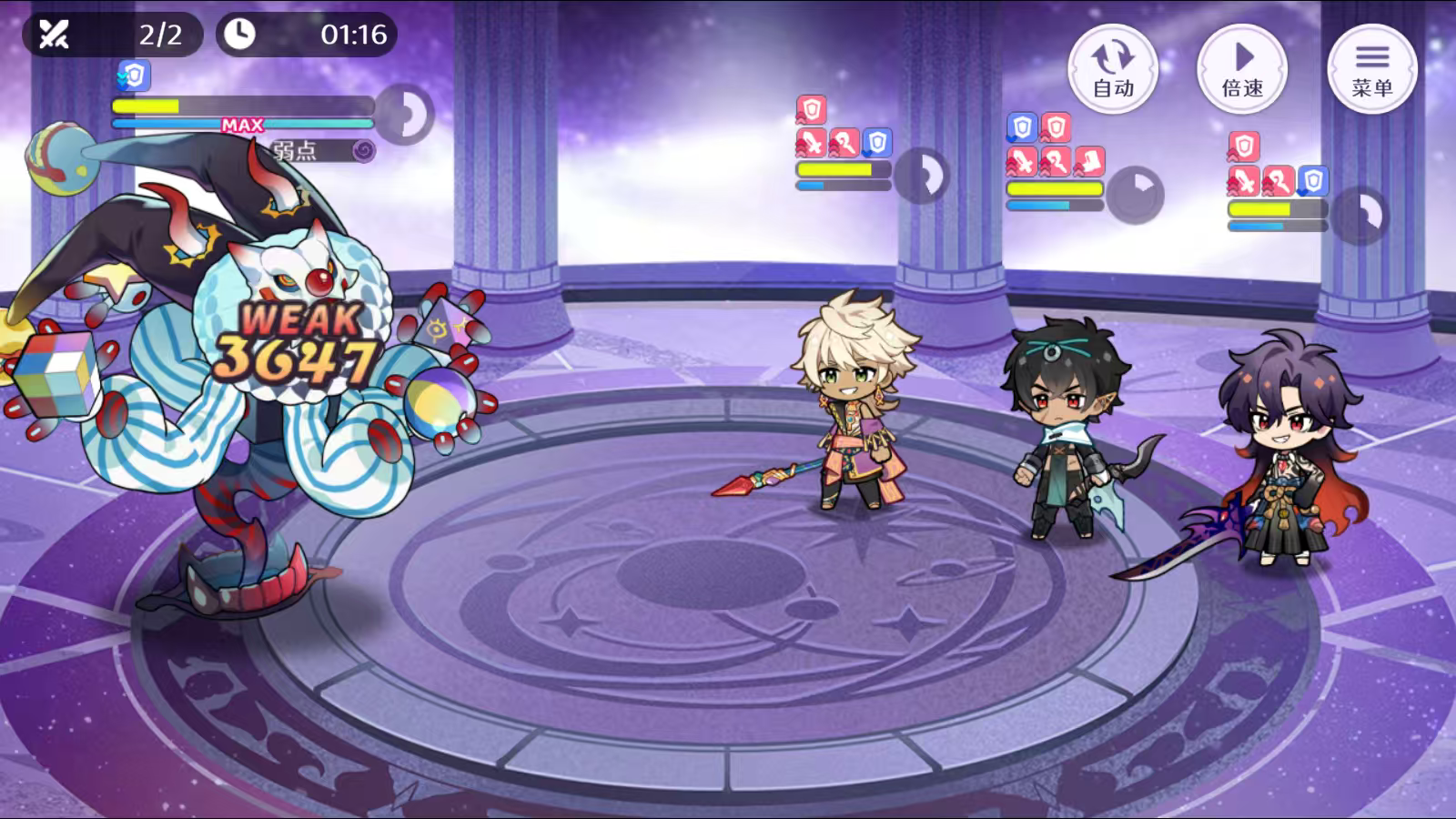Click the blue shield icon on the rightmost character's row
This screenshot has width=1456, height=819.
click(x=1312, y=181)
